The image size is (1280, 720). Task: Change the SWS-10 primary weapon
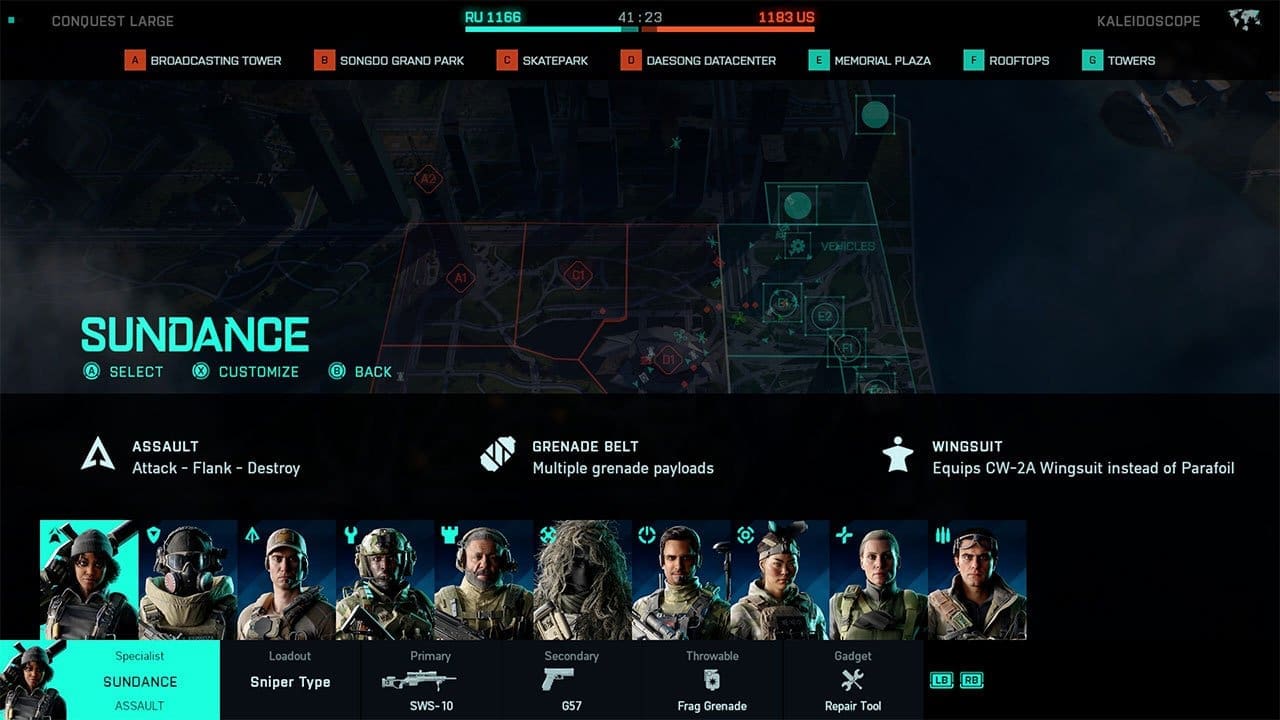point(430,681)
